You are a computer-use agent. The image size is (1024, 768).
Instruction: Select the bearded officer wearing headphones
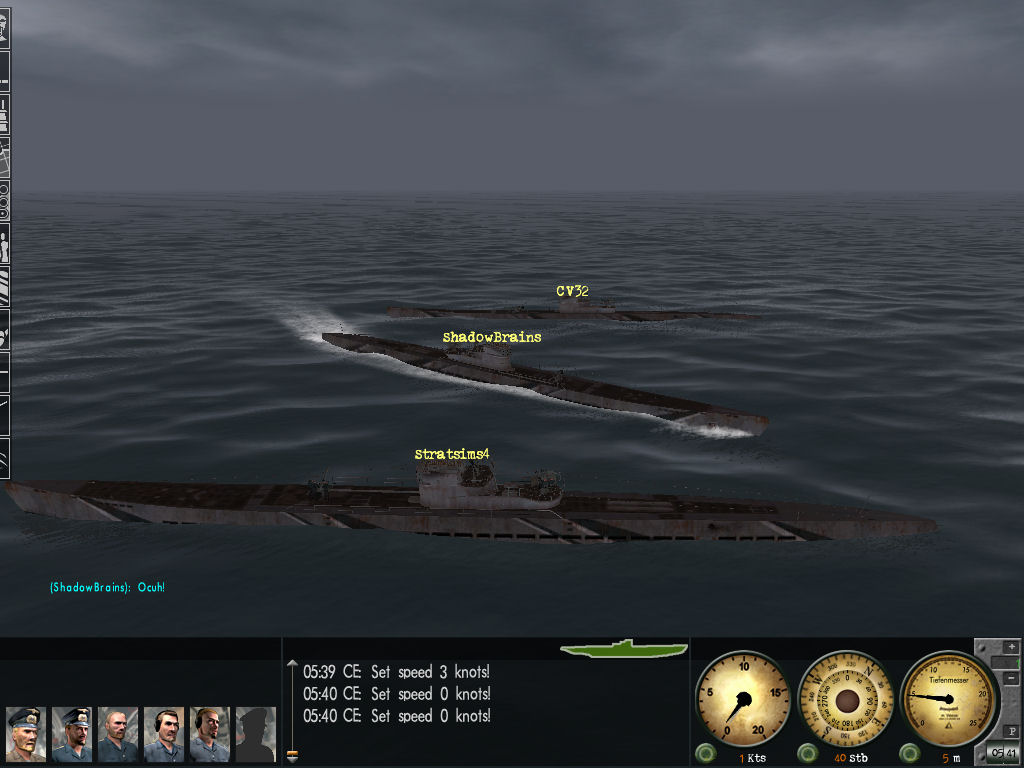tap(210, 734)
